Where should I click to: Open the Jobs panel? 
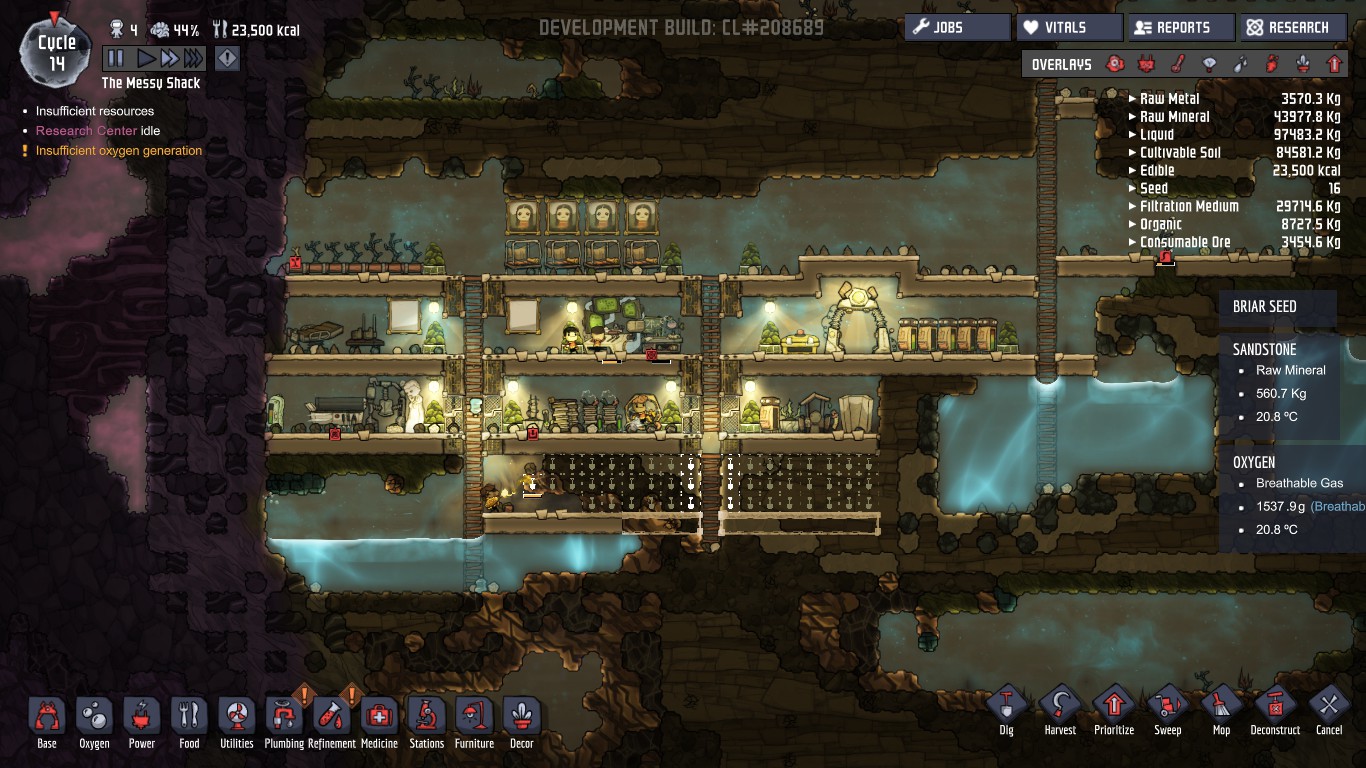point(957,28)
